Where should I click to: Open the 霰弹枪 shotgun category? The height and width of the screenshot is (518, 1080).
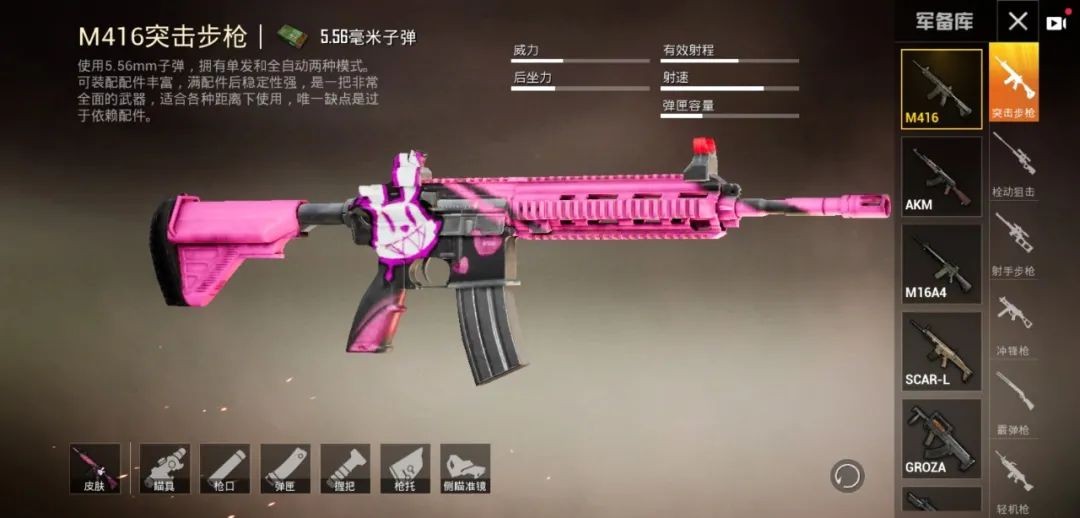(1013, 401)
